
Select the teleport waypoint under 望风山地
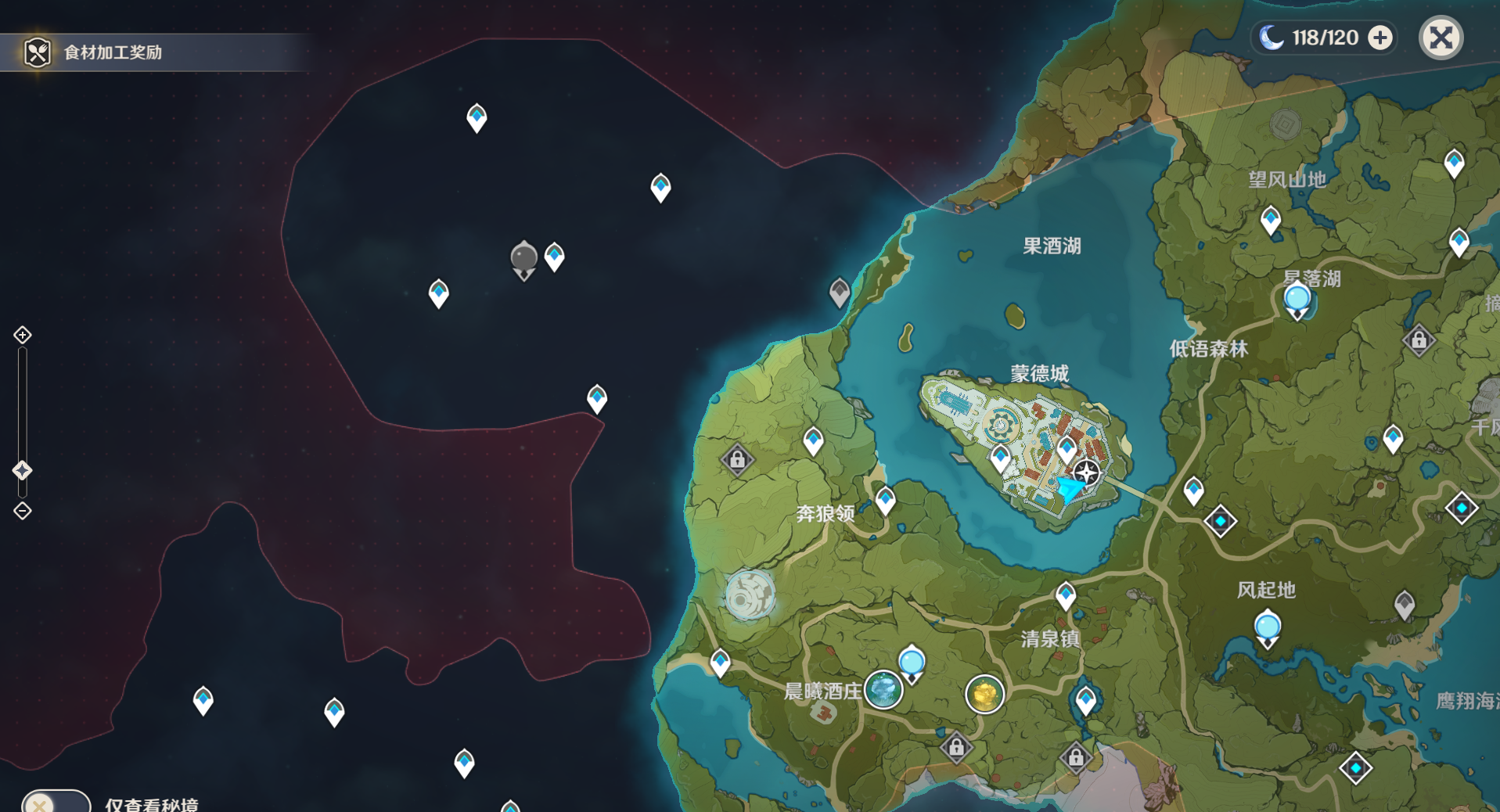(x=1271, y=220)
